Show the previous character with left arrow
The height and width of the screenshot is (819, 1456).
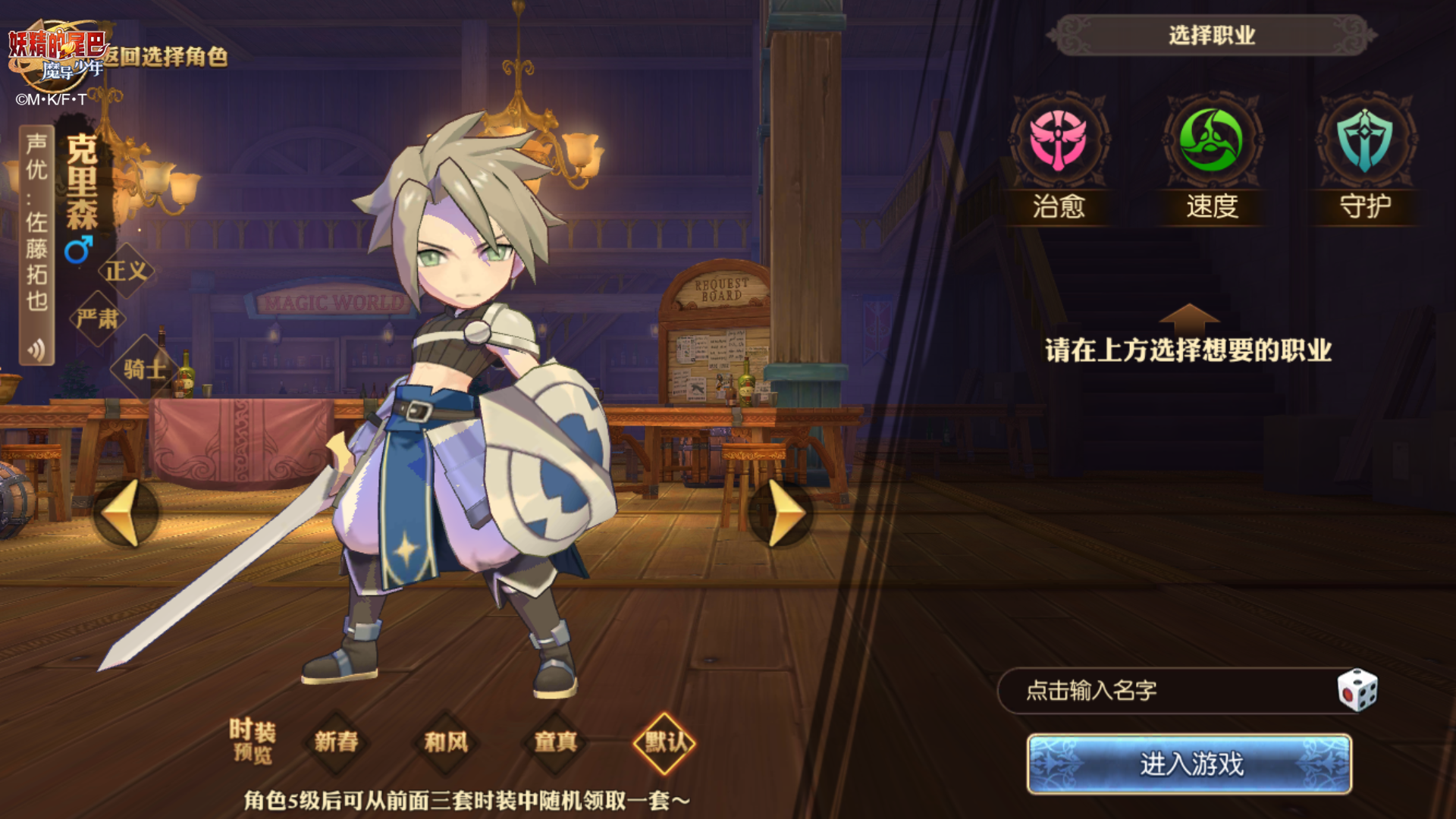(124, 513)
